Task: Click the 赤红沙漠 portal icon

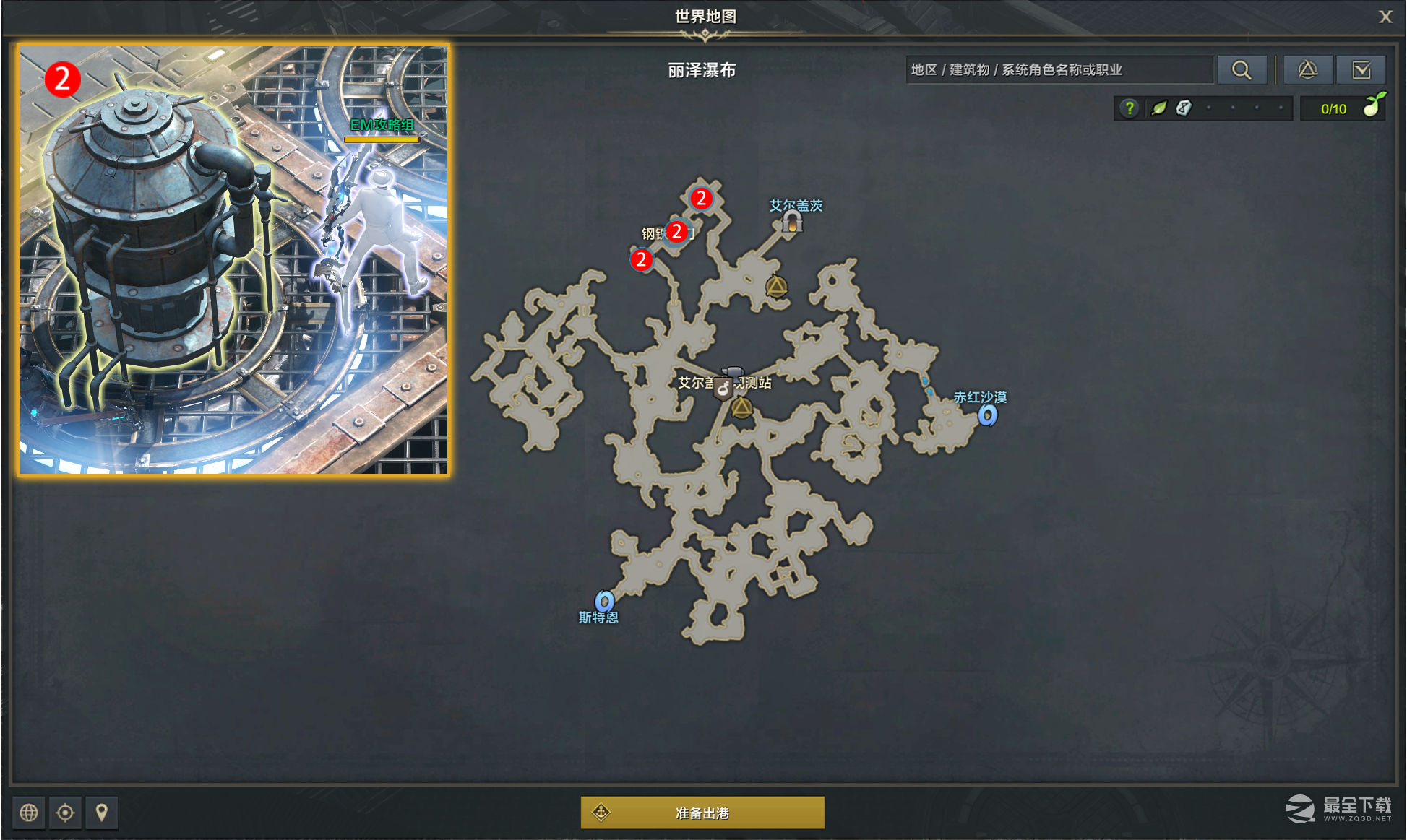Action: [986, 415]
